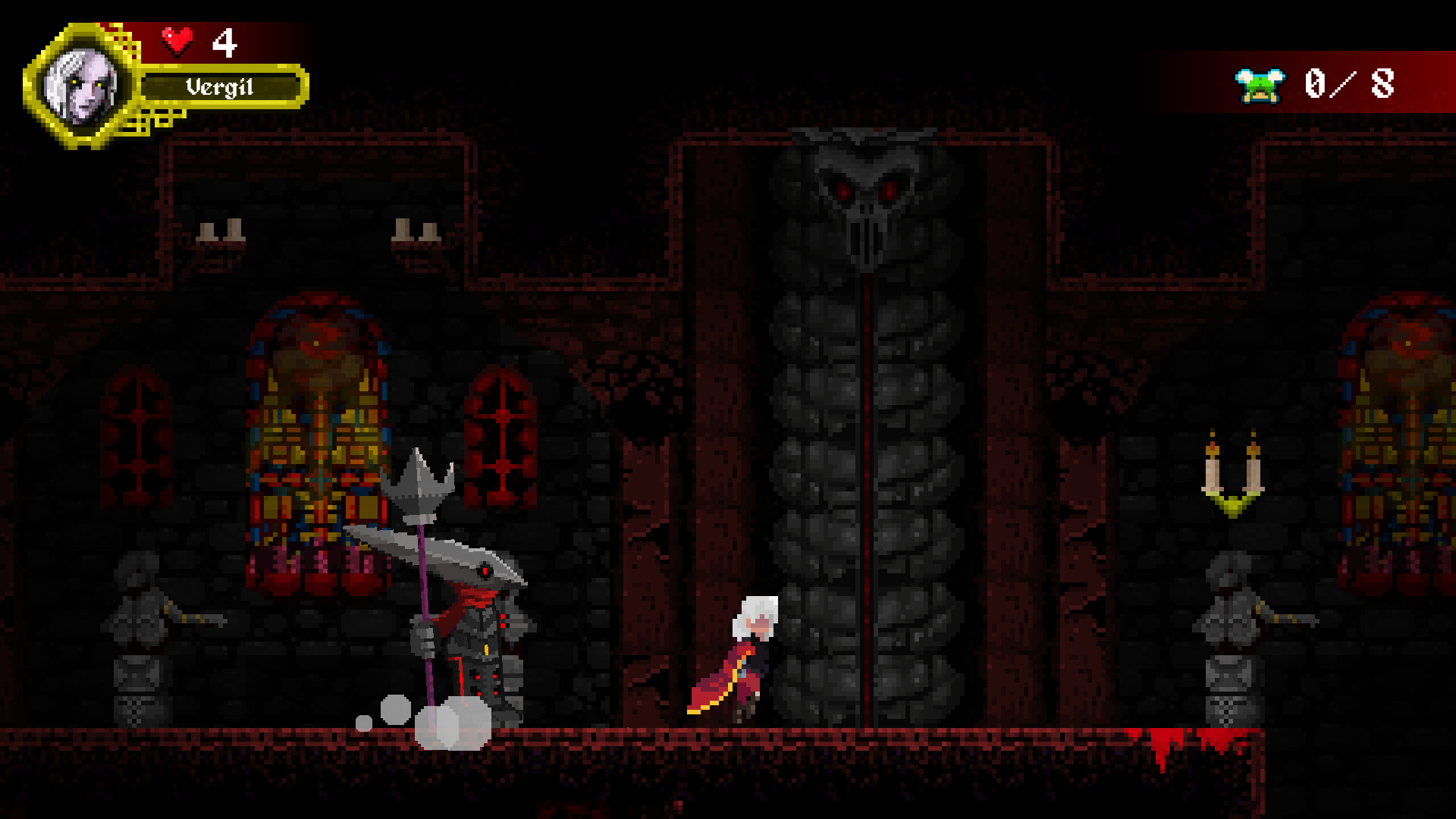Select the Vergil nameplate banner
This screenshot has width=1456, height=819.
pyautogui.click(x=220, y=87)
